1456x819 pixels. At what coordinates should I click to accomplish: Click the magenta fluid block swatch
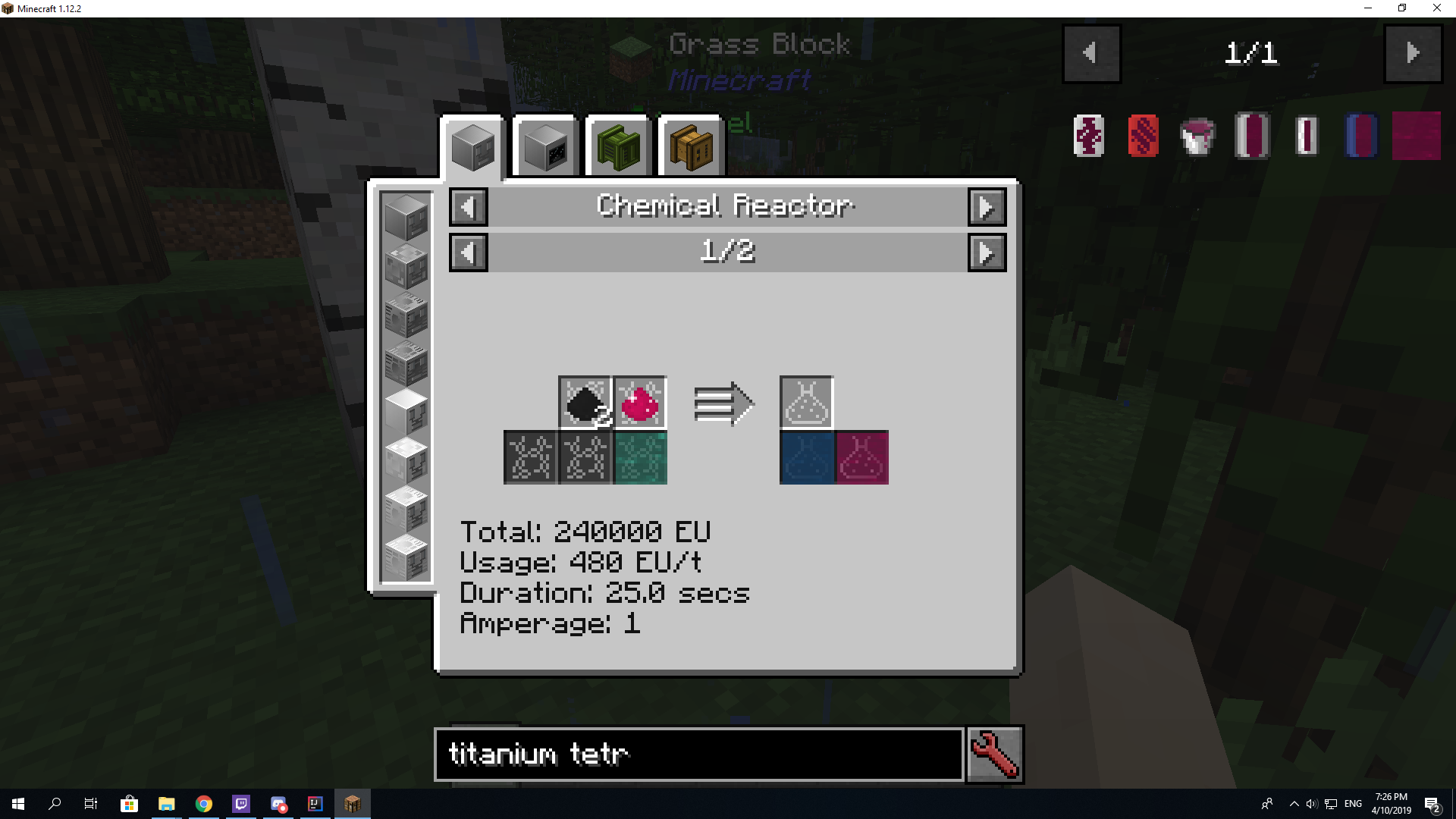[x=1415, y=136]
